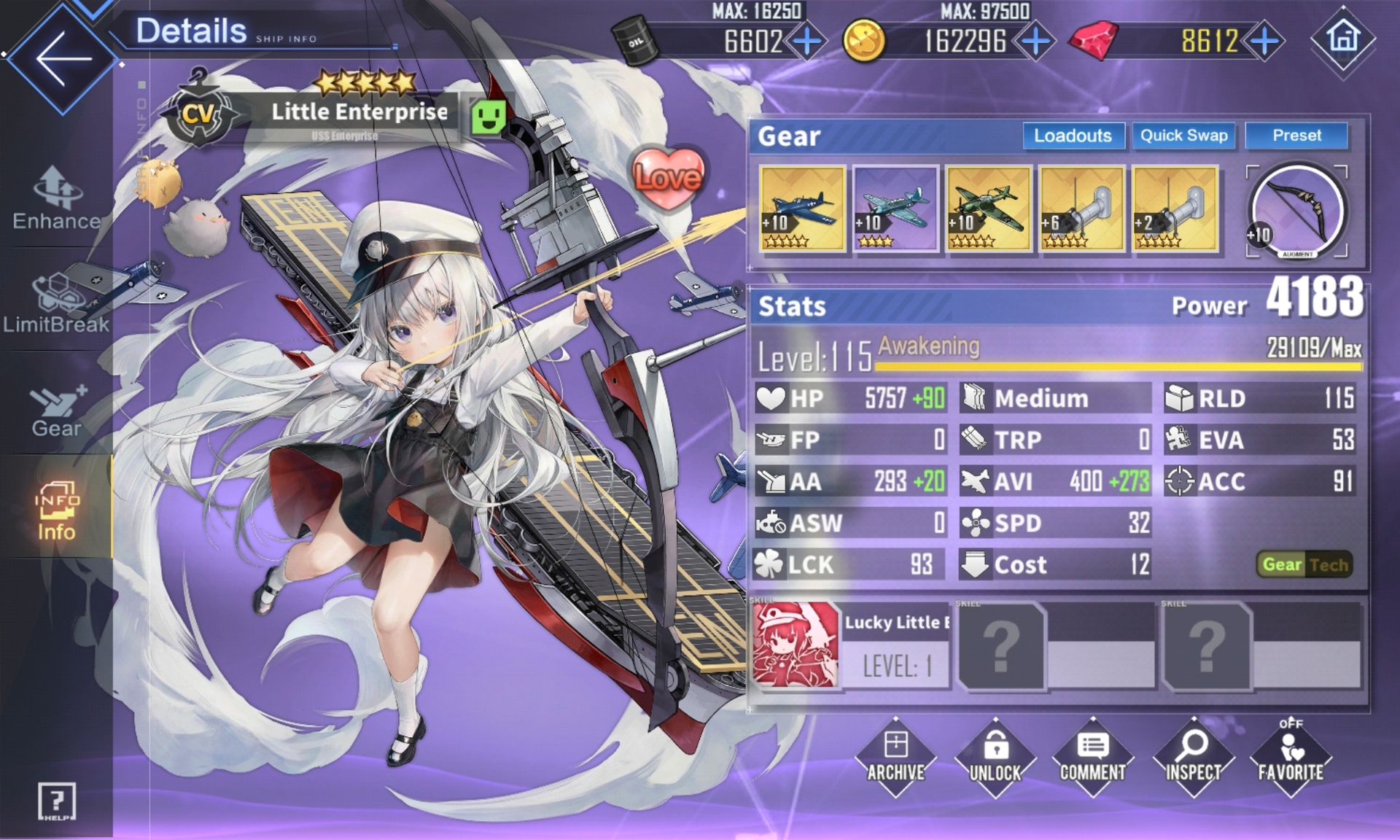The width and height of the screenshot is (1400, 840).
Task: Open gear Loadouts
Action: (x=1073, y=136)
